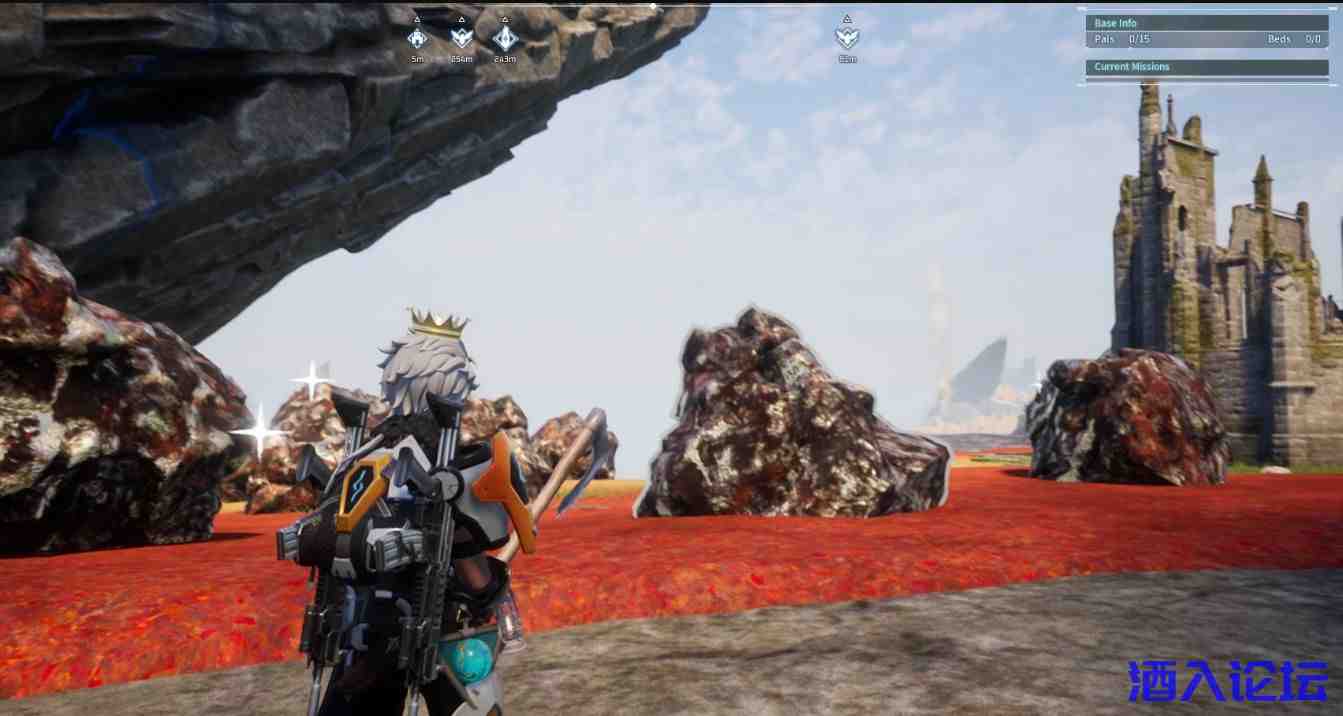
Task: Select the compass marker labeled 5m
Action: (418, 38)
